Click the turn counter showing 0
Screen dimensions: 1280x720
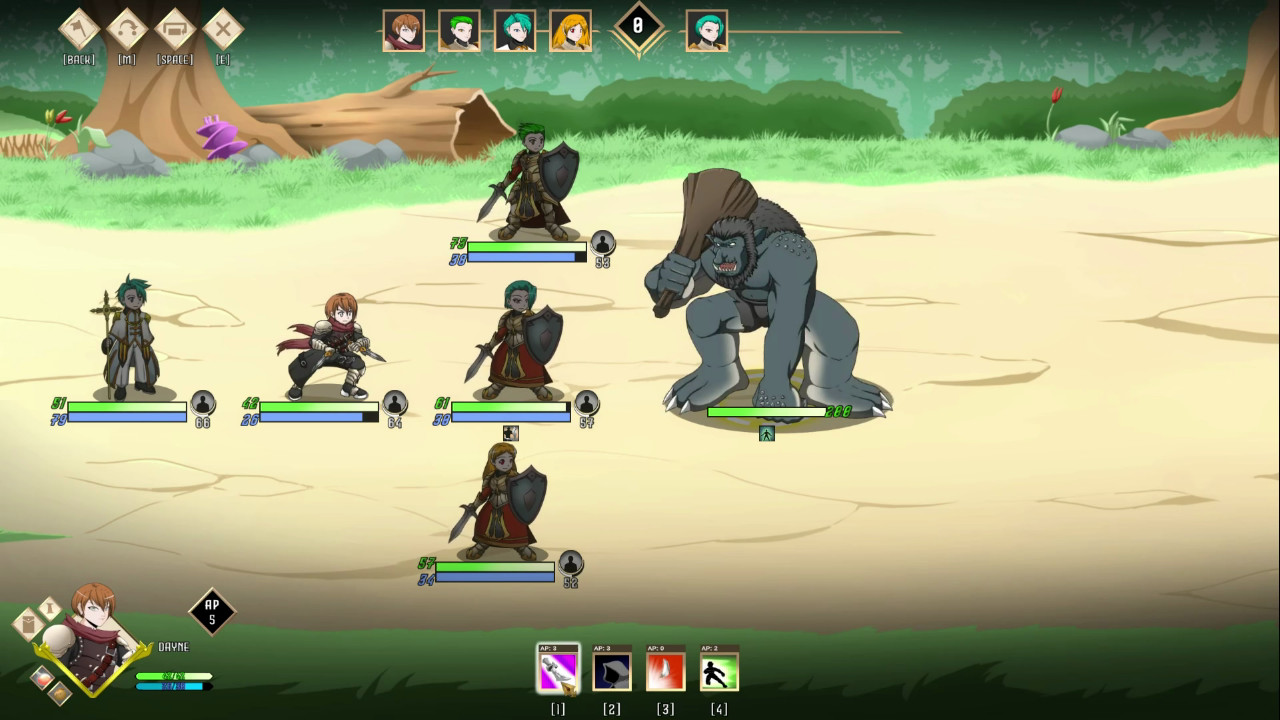coord(636,29)
